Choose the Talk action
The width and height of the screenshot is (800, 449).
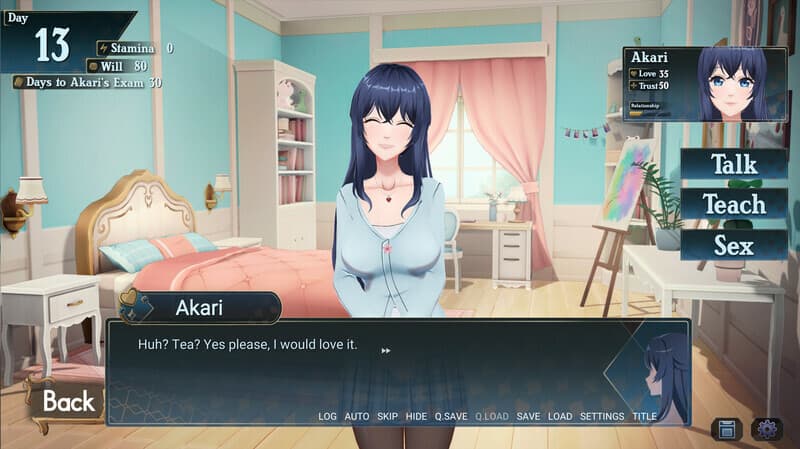coord(733,164)
